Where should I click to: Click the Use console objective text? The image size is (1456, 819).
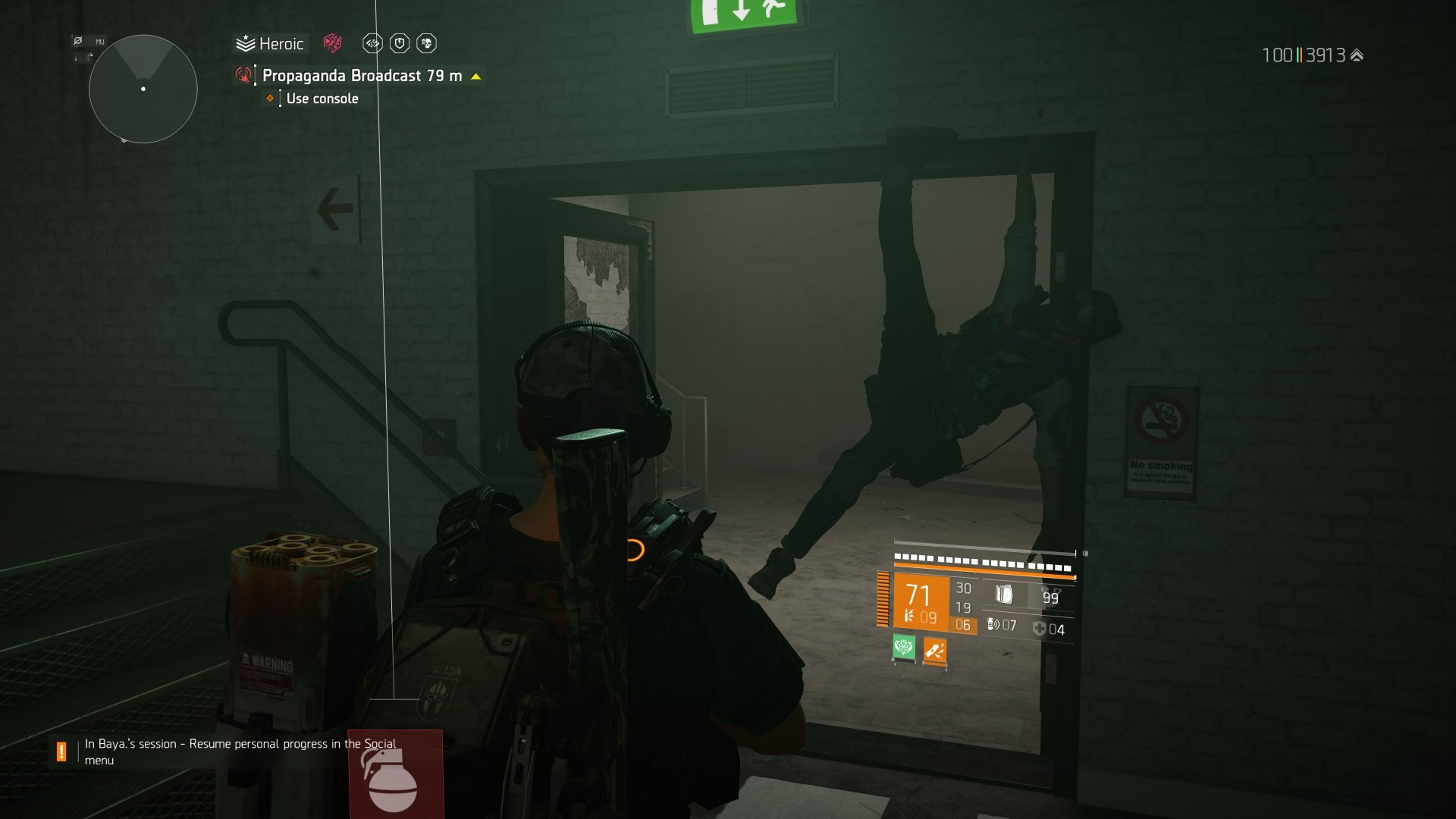[322, 99]
